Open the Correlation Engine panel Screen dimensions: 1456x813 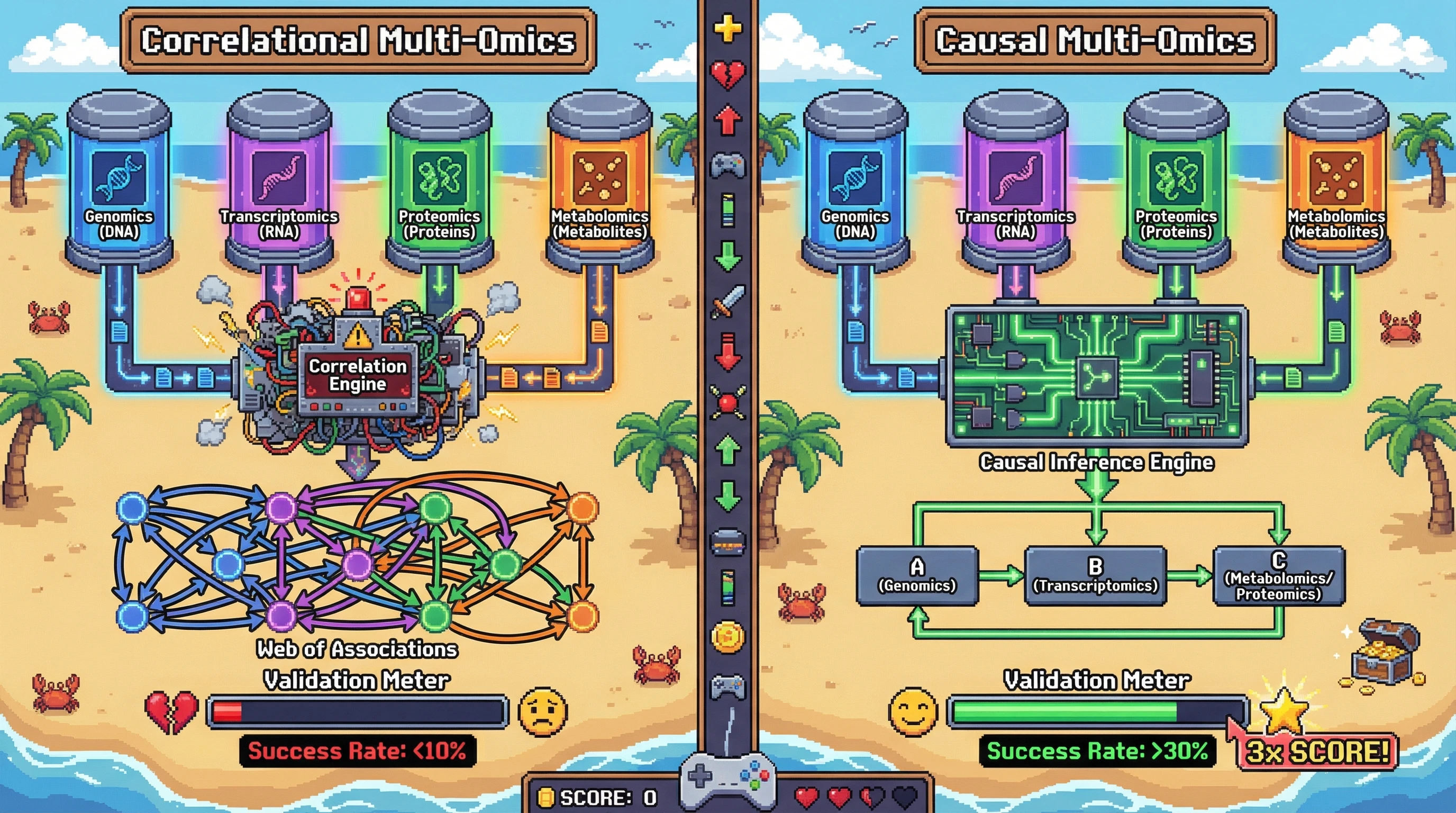(357, 375)
